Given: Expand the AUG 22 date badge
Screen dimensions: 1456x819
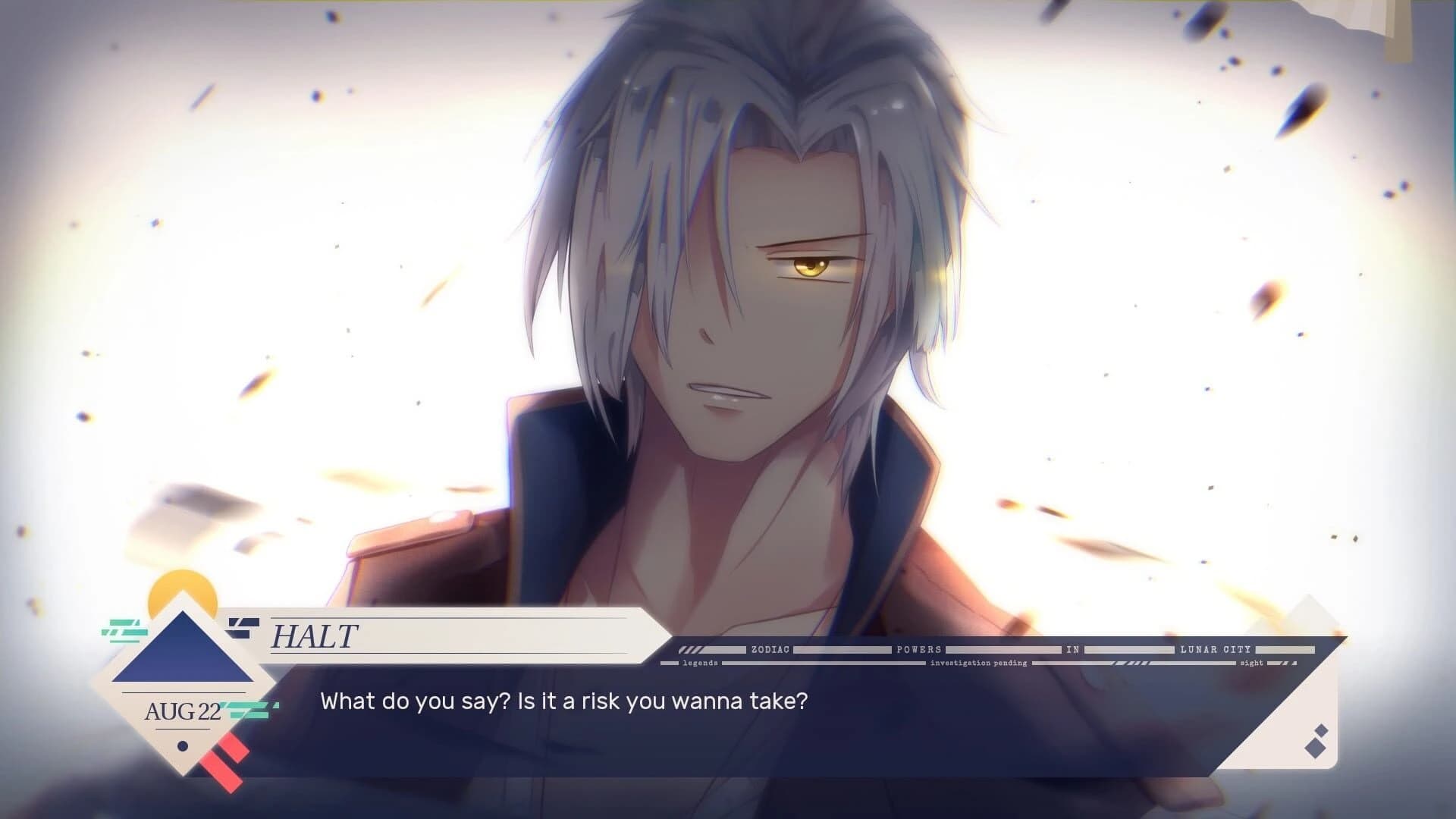Looking at the screenshot, I should pos(182,709).
